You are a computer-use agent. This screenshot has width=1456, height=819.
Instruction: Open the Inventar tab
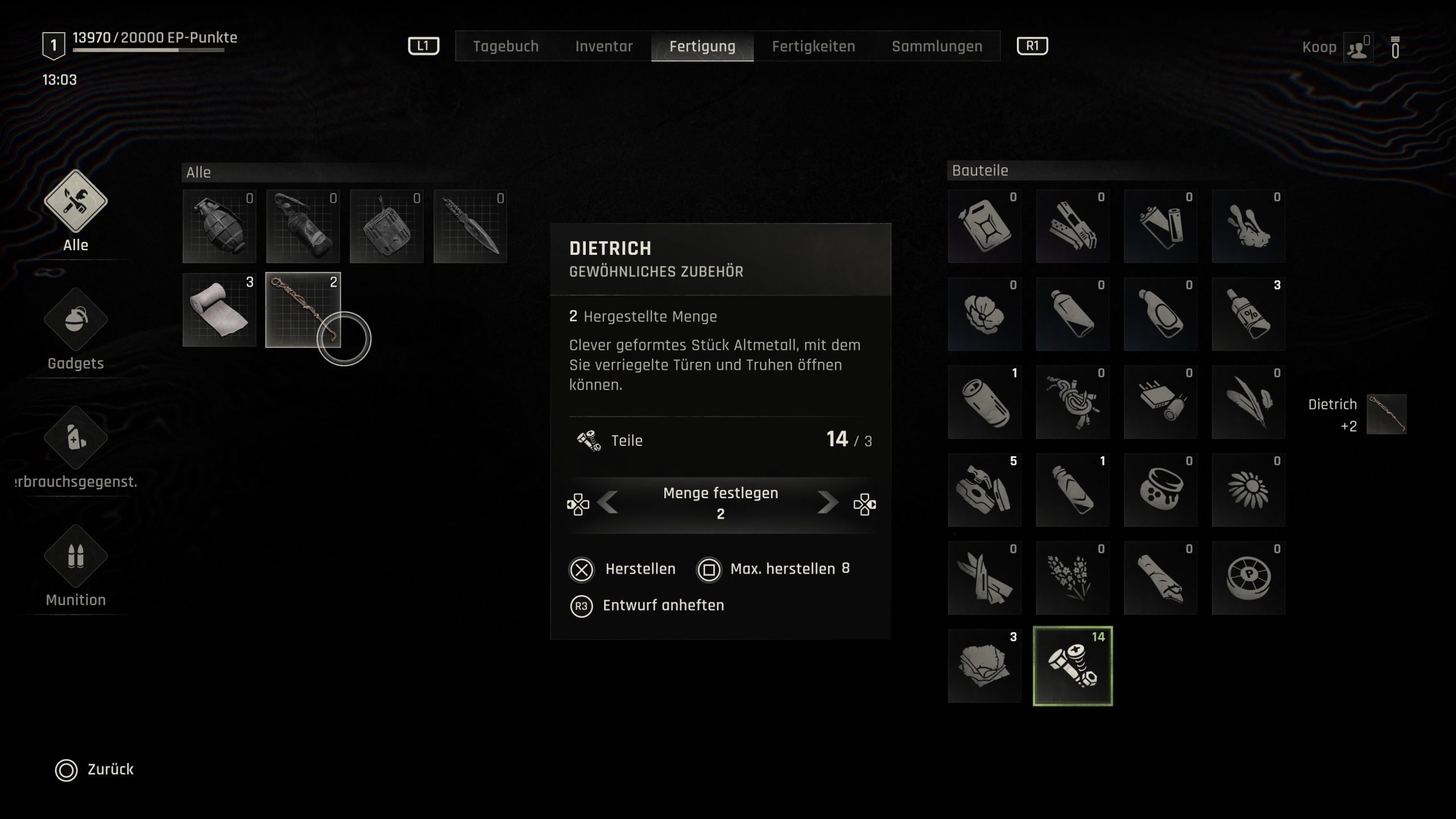(x=603, y=46)
